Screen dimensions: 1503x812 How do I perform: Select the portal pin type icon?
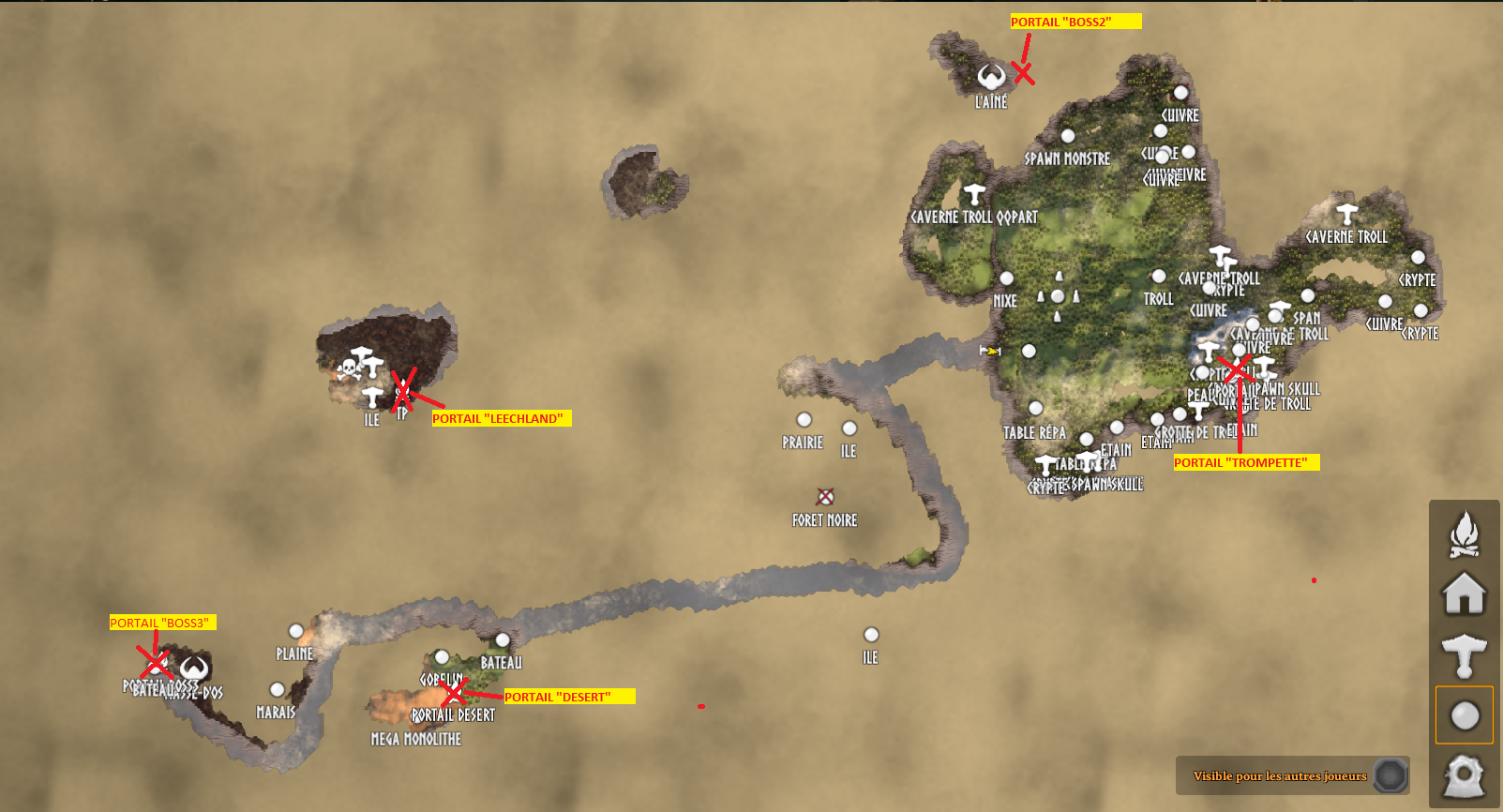(x=1464, y=776)
